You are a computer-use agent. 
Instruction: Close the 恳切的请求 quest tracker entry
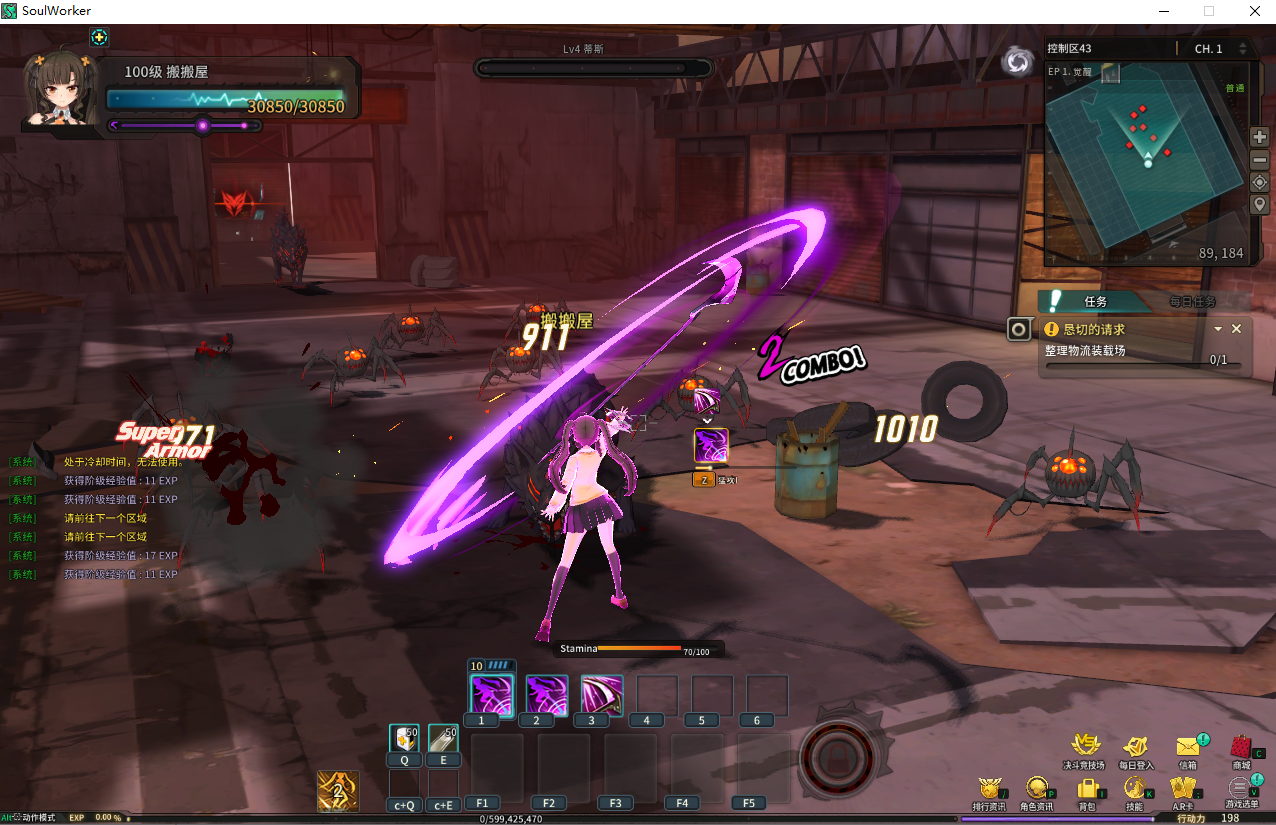tap(1236, 329)
